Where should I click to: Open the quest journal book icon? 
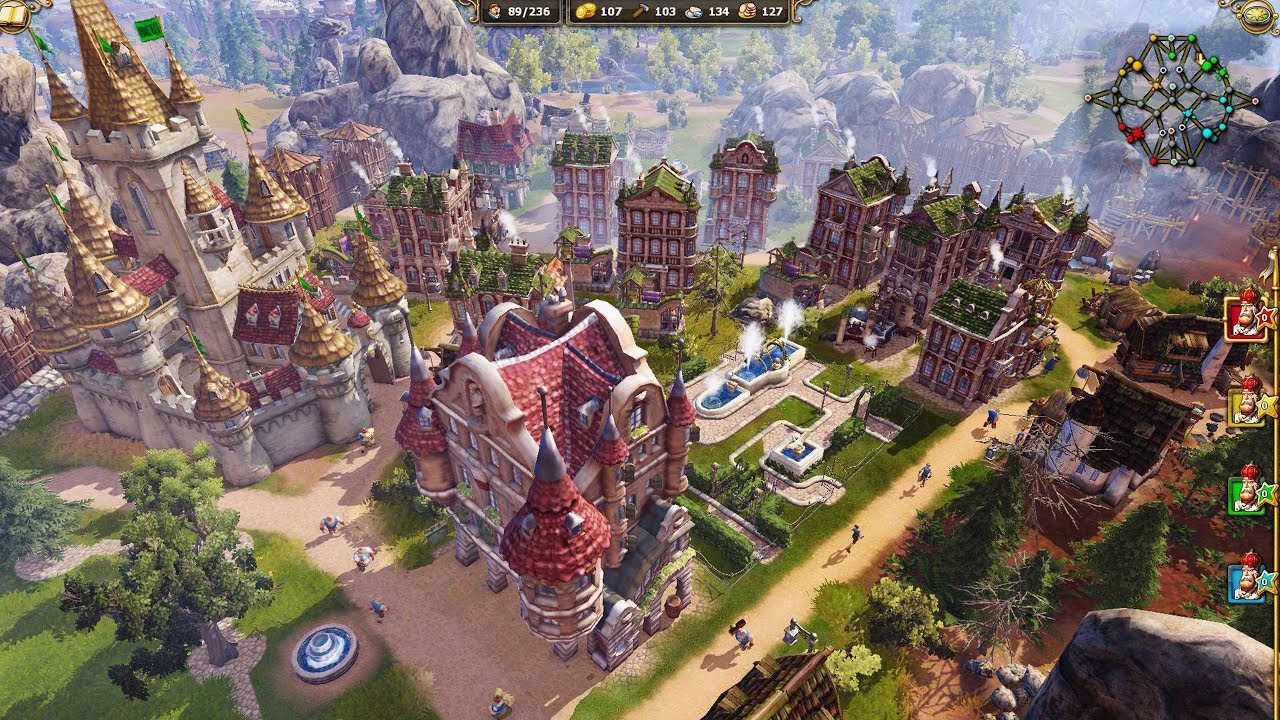(x=14, y=14)
